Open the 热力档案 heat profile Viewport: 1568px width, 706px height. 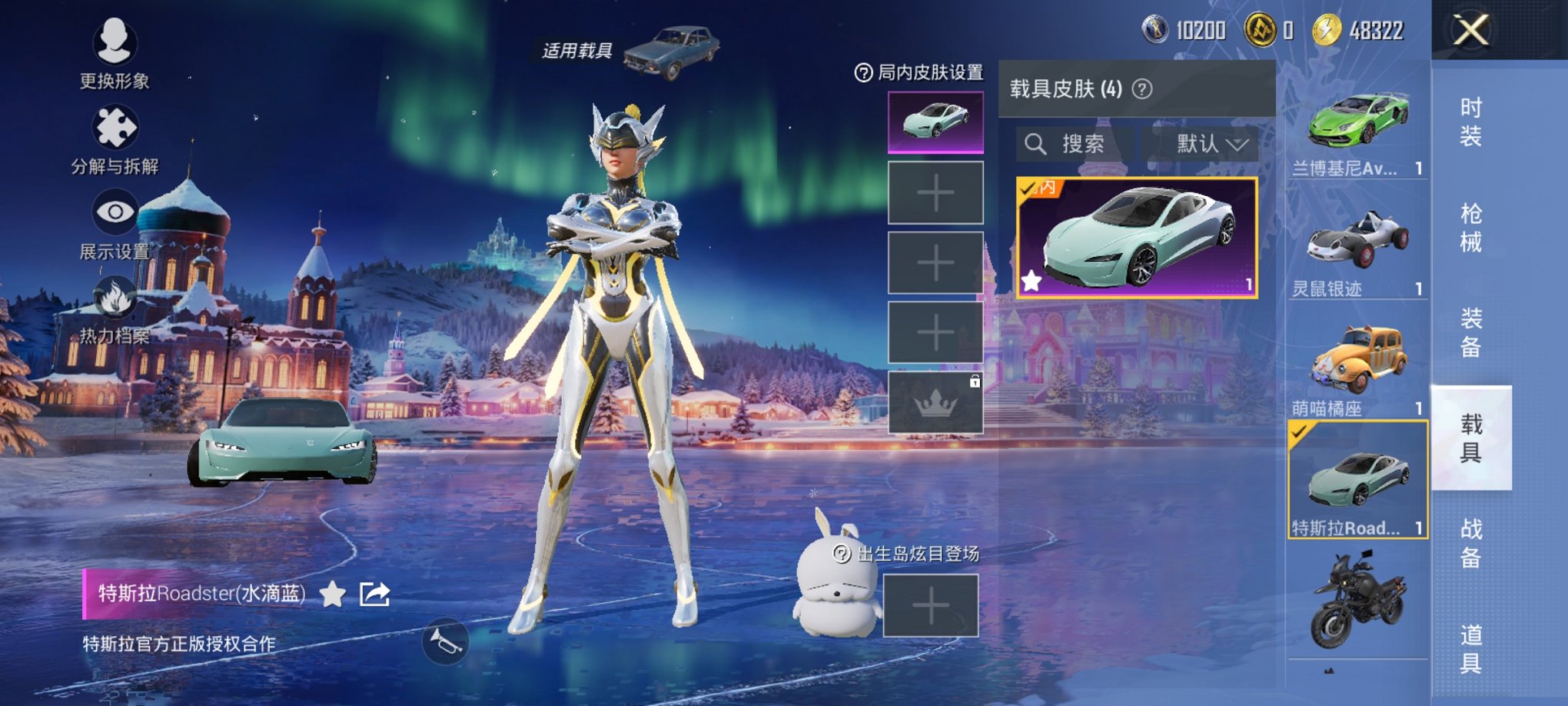115,308
